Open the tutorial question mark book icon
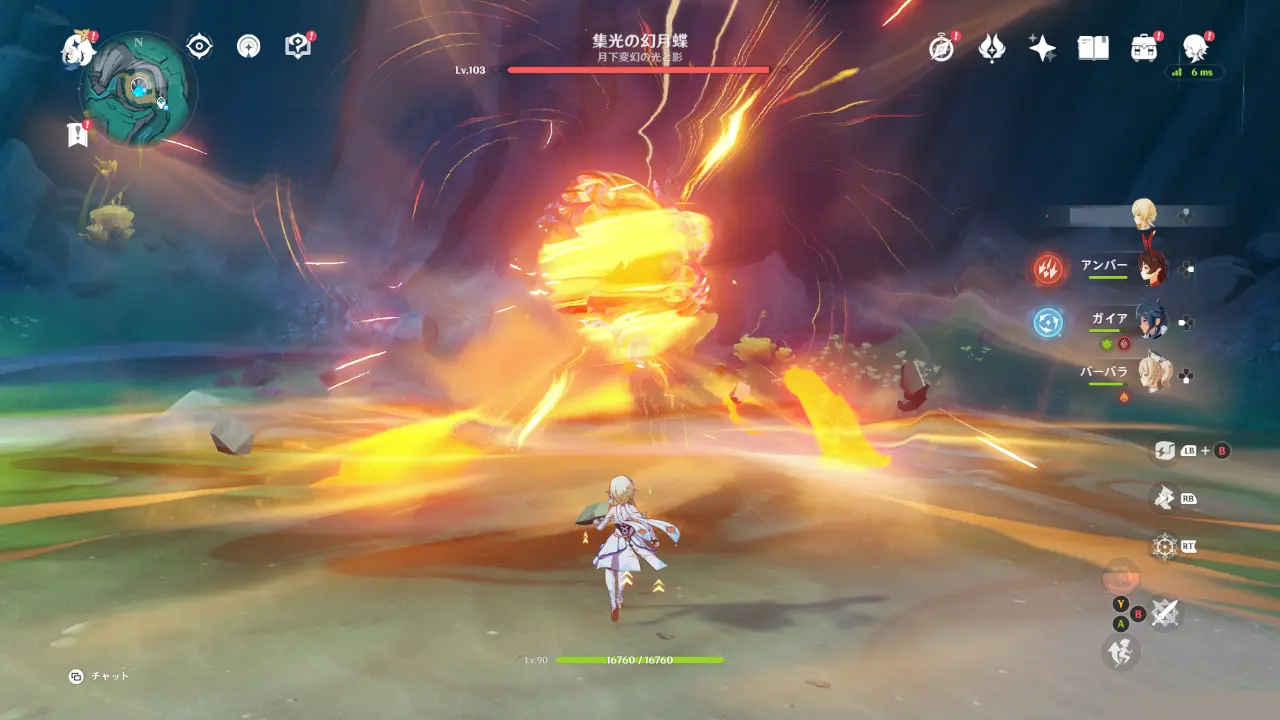This screenshot has height=720, width=1280. tap(297, 46)
